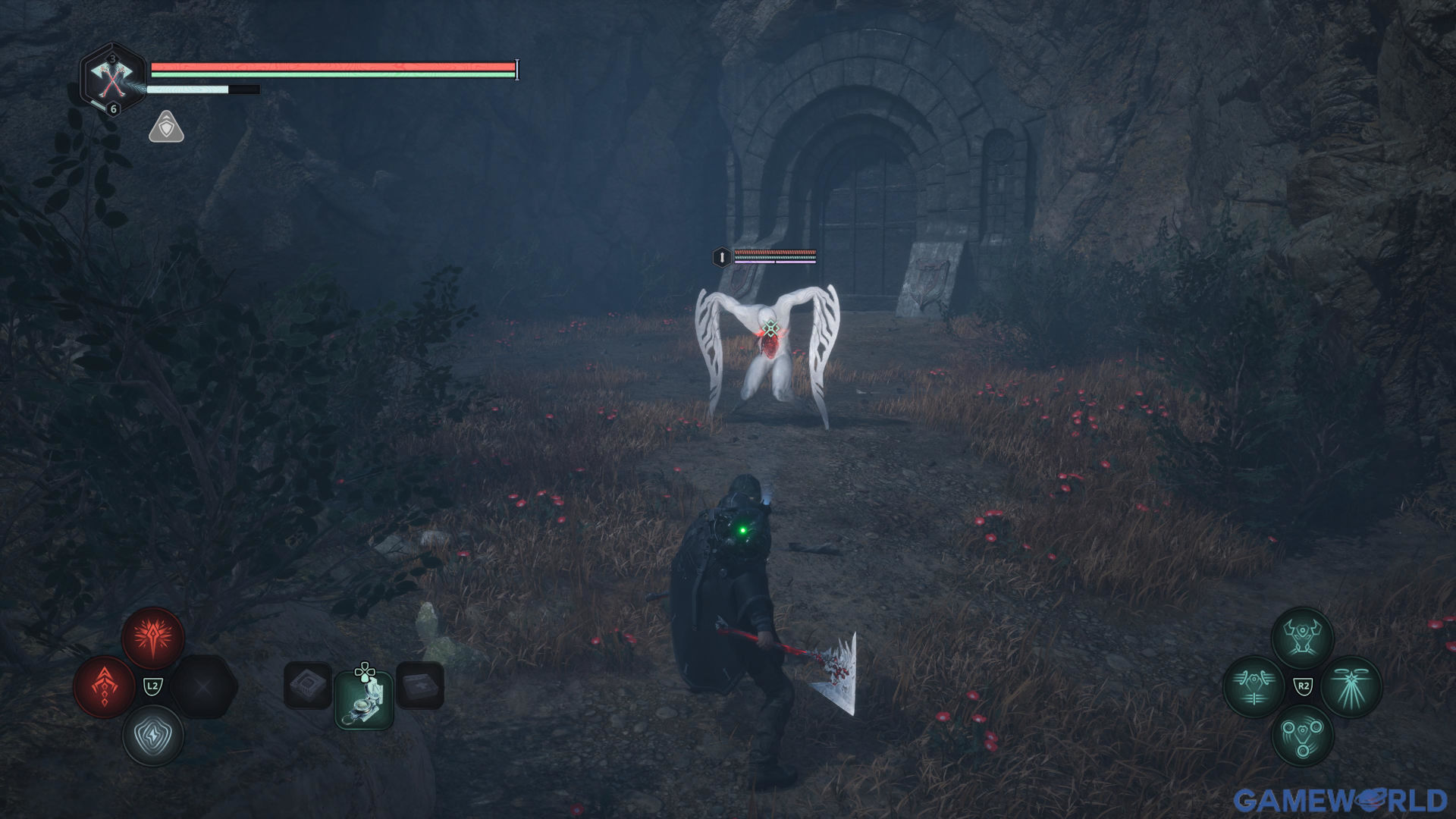
Task: Select the empty crossed-out ability slot
Action: pyautogui.click(x=203, y=687)
